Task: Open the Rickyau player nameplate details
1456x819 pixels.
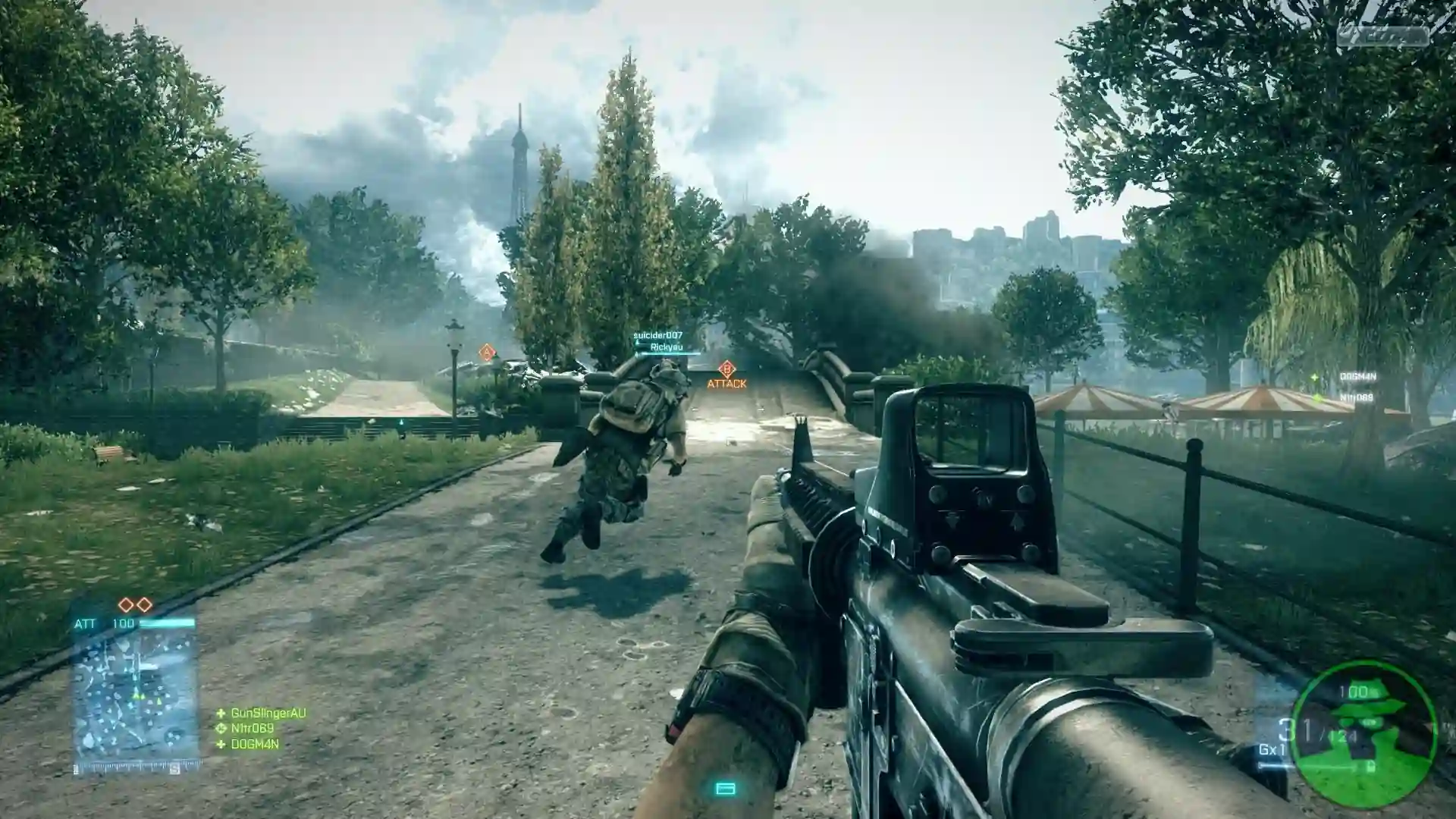Action: pos(667,347)
